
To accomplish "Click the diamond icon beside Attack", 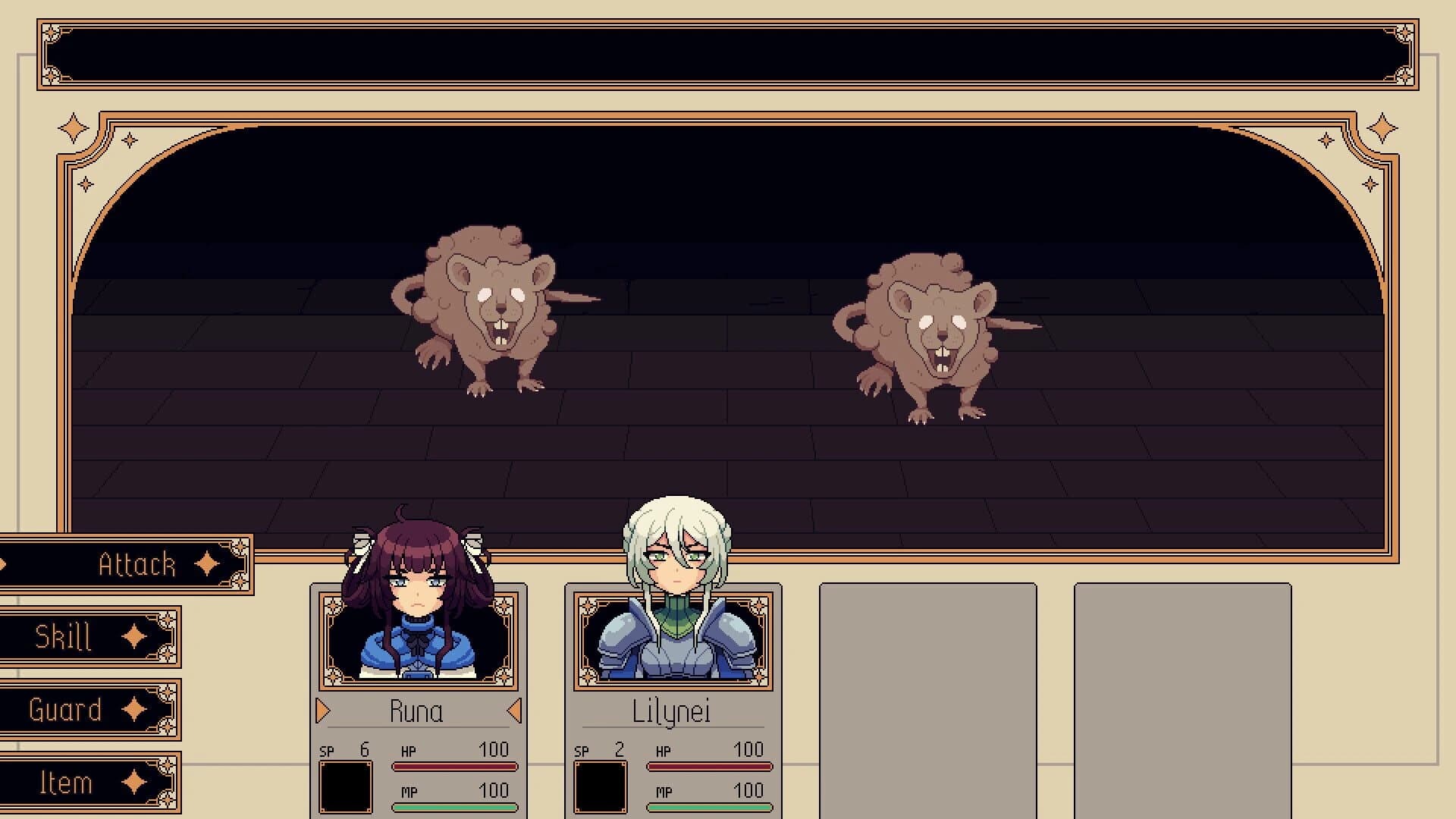I will [x=206, y=564].
